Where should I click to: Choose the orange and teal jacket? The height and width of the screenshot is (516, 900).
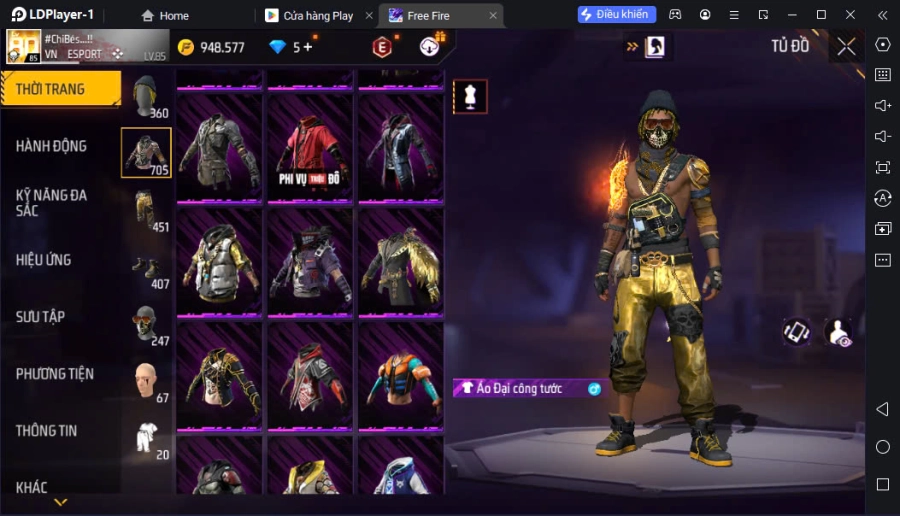(401, 375)
